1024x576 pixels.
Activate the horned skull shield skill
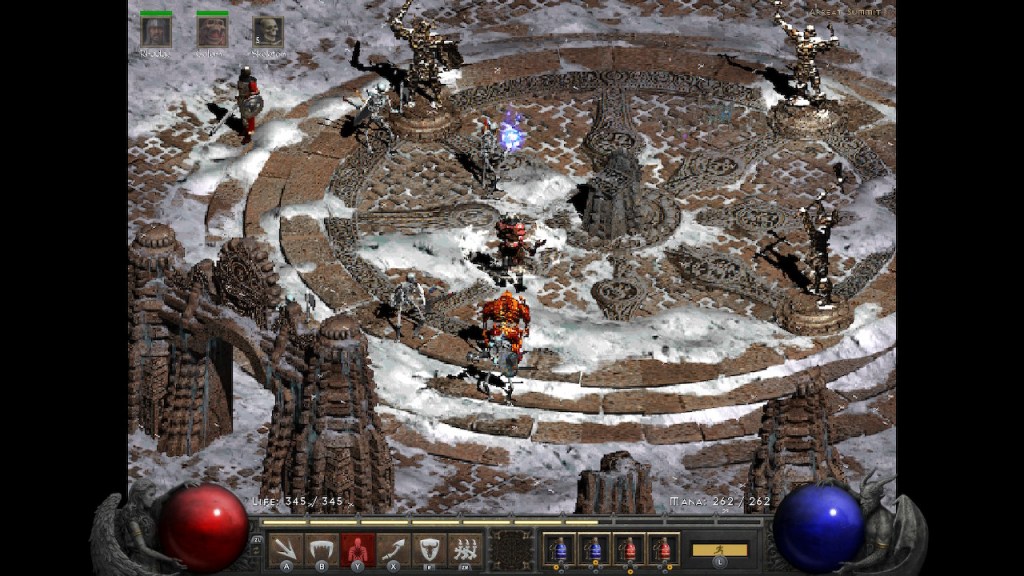(x=430, y=549)
